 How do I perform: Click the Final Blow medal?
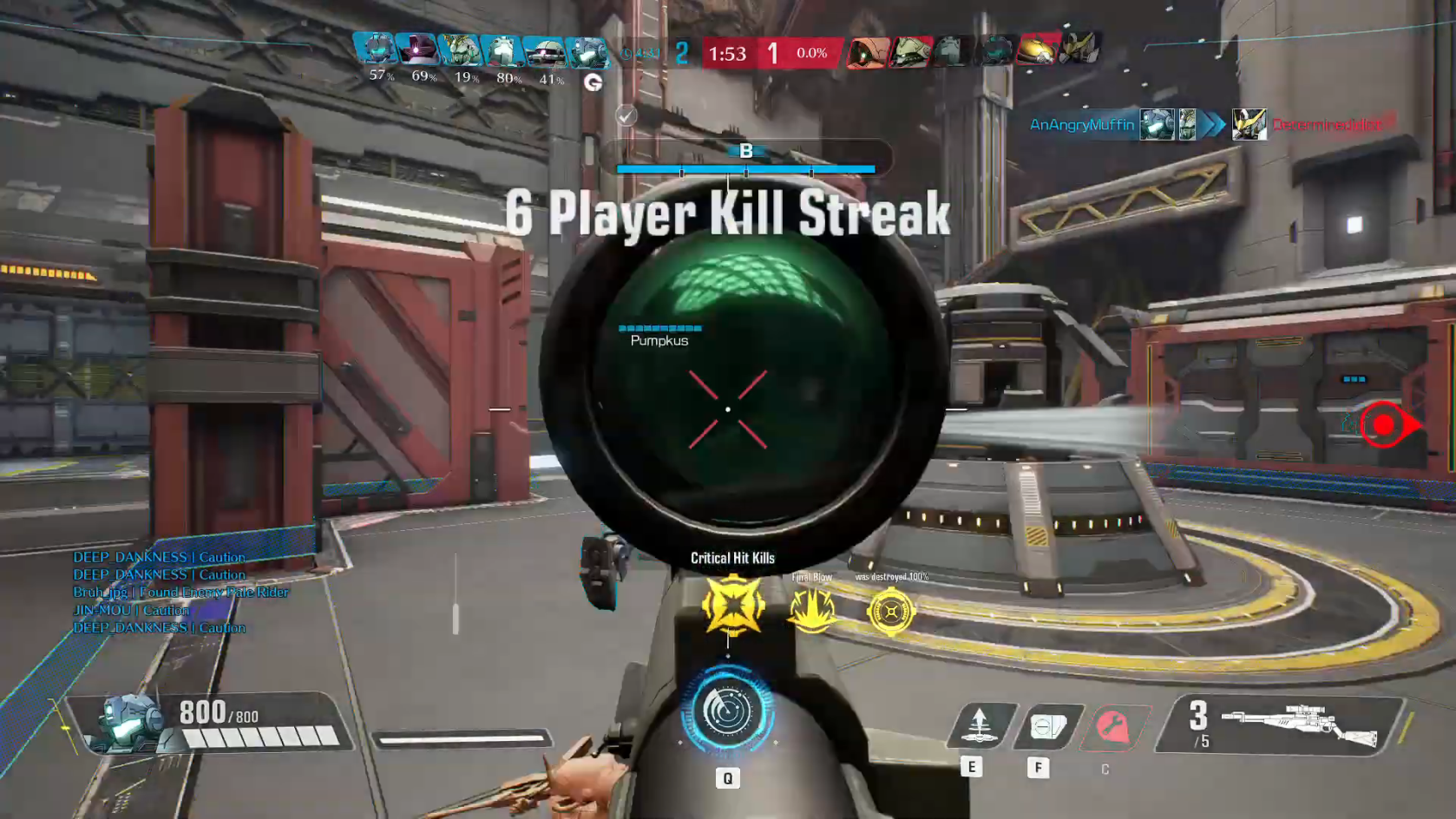[x=812, y=609]
